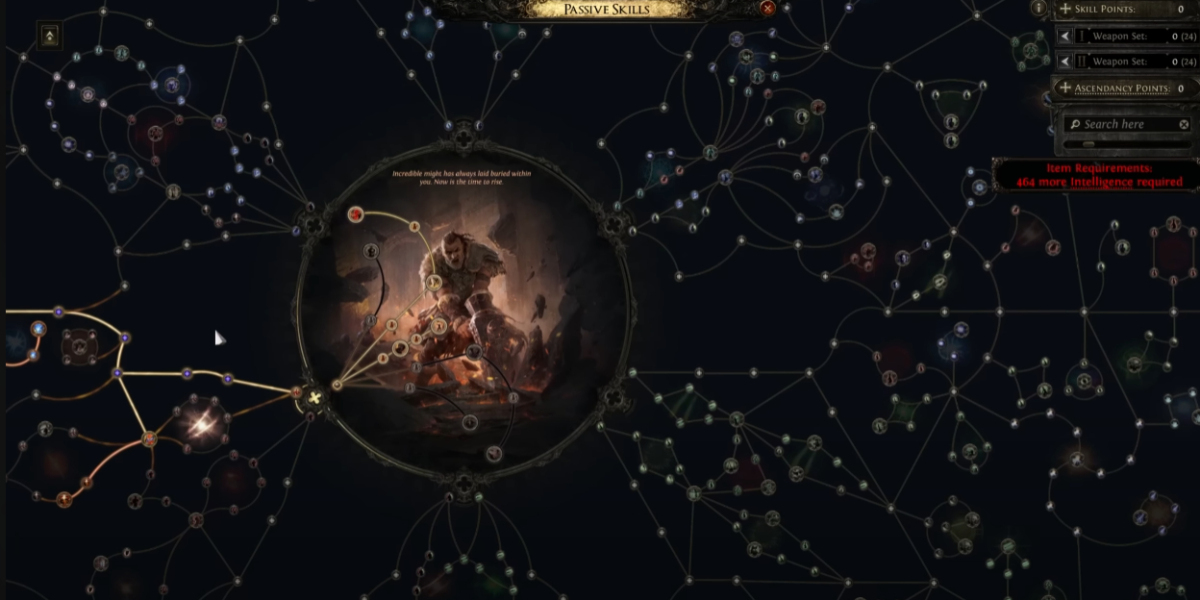Select Weapon Set I
The height and width of the screenshot is (600, 1200).
coord(1124,36)
